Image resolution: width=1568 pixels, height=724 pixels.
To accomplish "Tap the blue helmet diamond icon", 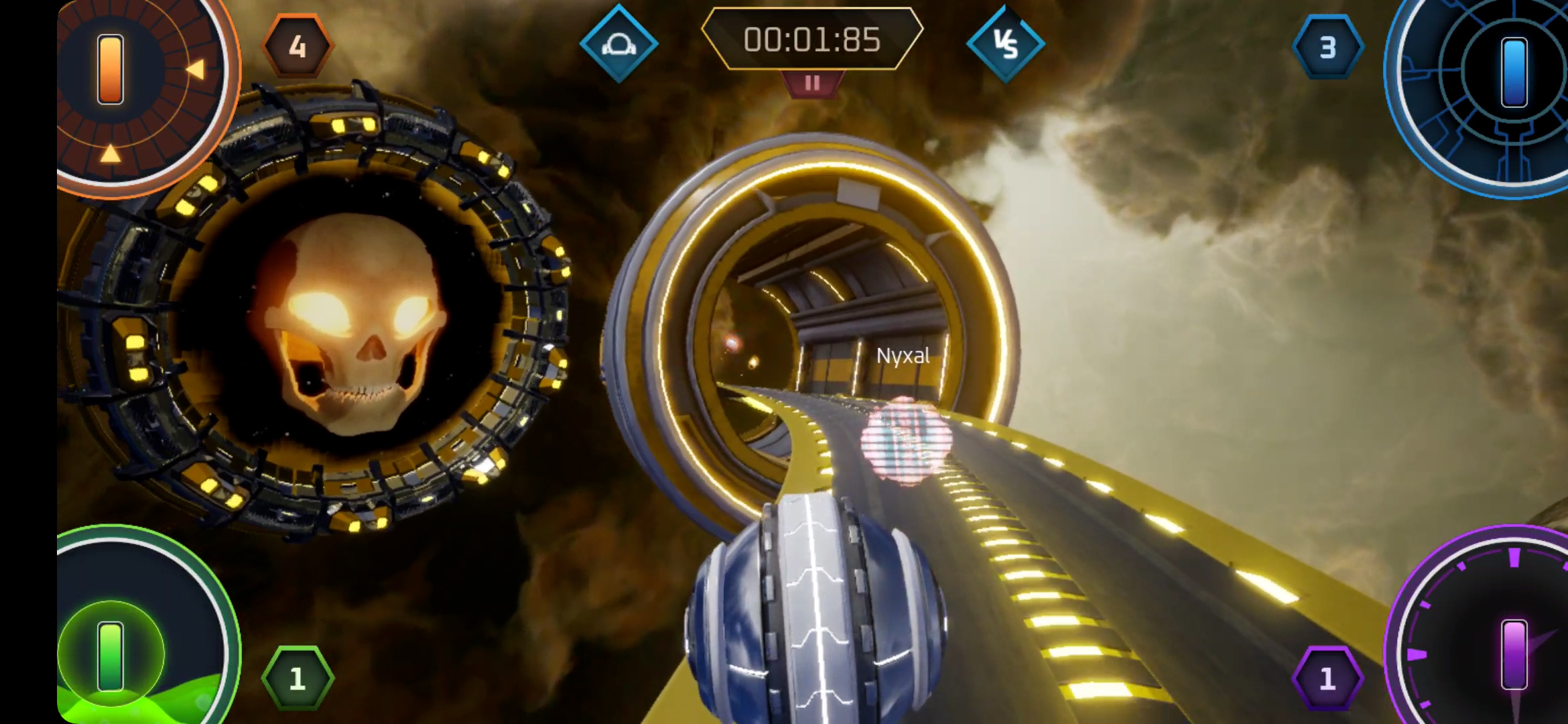I will point(618,44).
